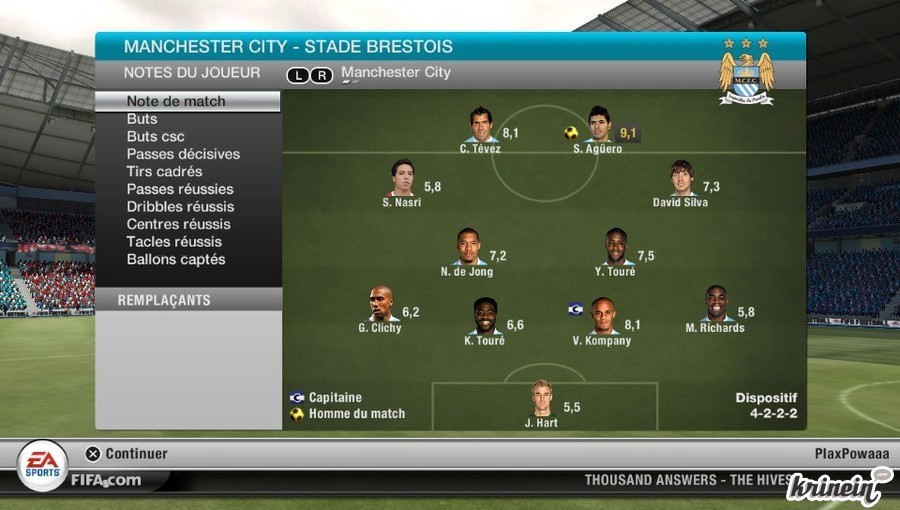
Task: Select the Note de match stat entry
Action: click(176, 101)
